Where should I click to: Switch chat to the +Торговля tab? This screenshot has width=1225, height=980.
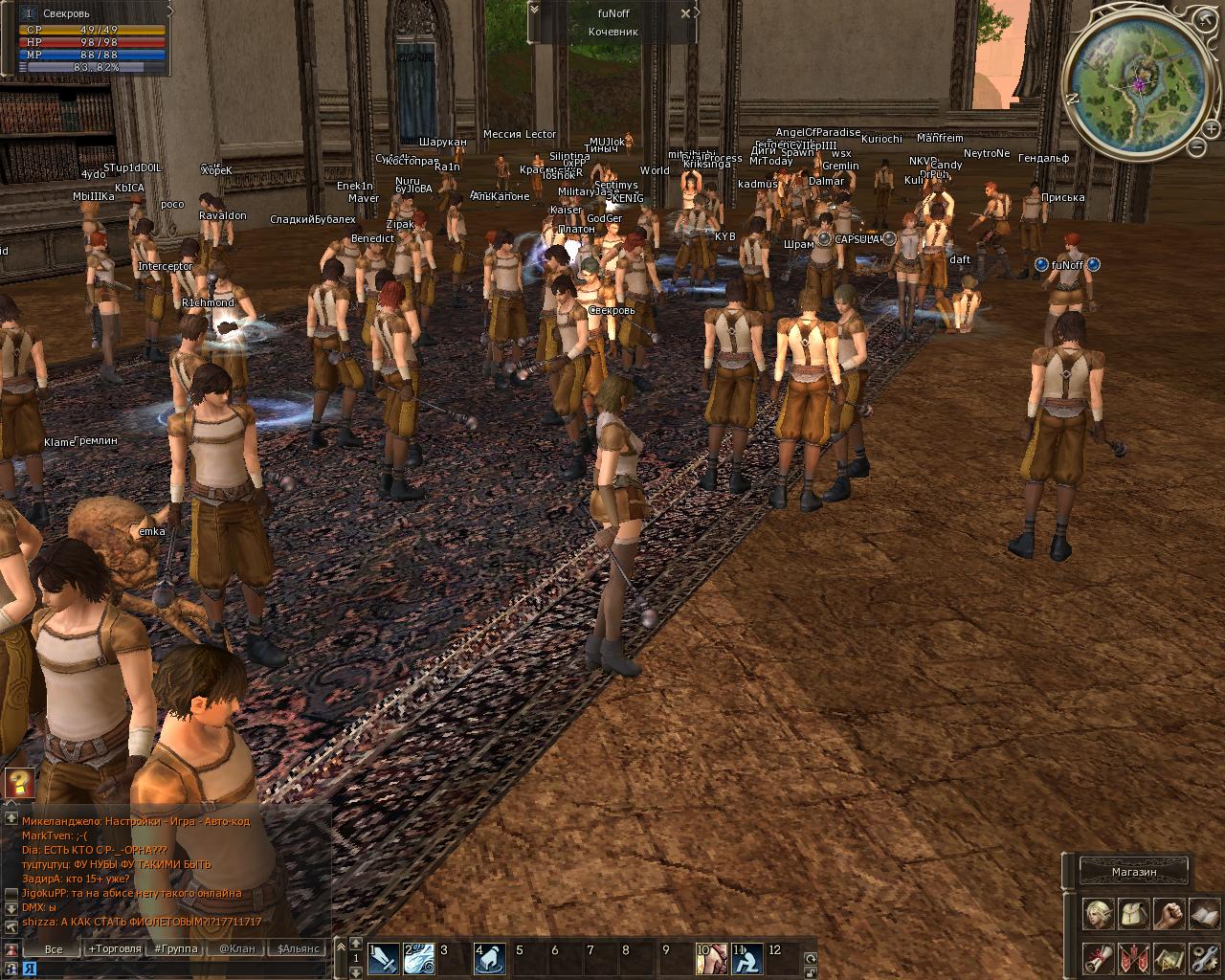pos(114,949)
